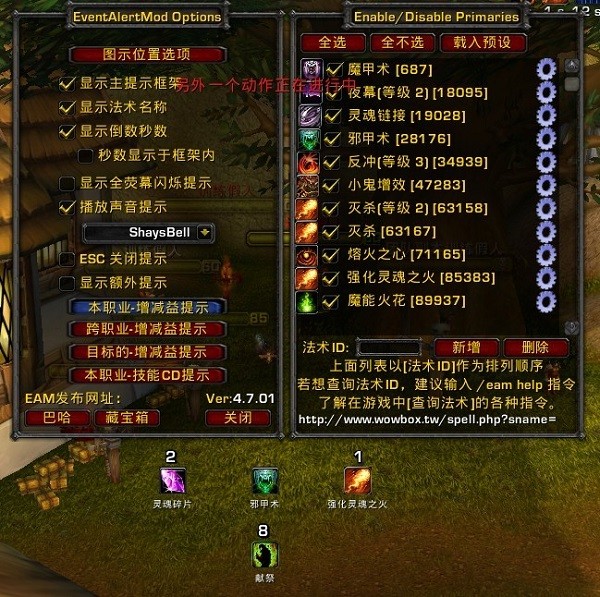Screen dimensions: 600x597
Task: Toggle the 显示倒数秒数 checkbox
Action: click(67, 131)
